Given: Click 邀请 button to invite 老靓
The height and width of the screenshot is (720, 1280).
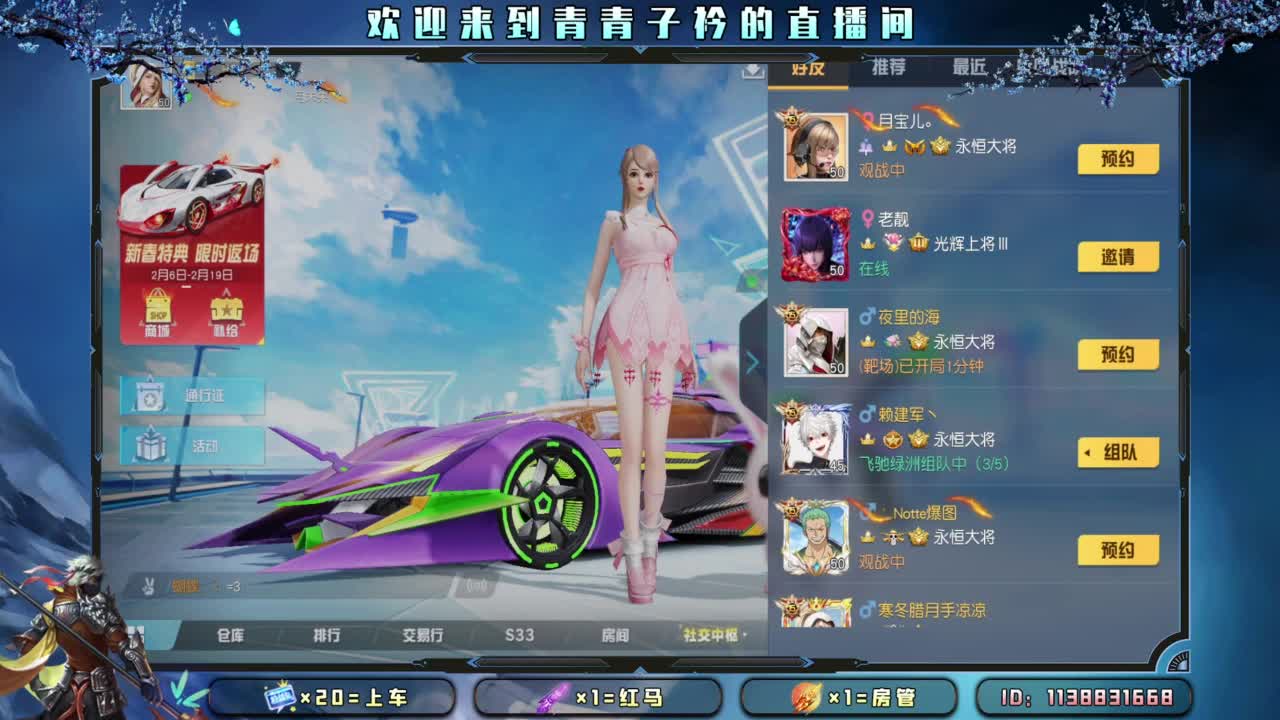Looking at the screenshot, I should [1118, 256].
